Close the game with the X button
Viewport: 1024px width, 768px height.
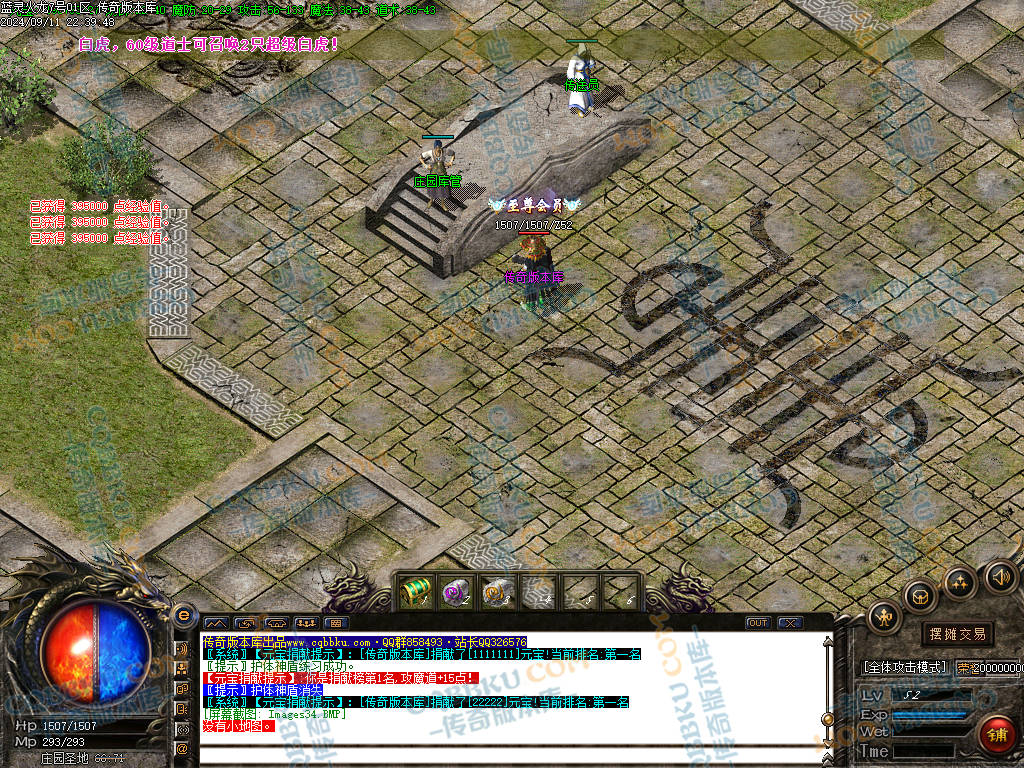790,623
